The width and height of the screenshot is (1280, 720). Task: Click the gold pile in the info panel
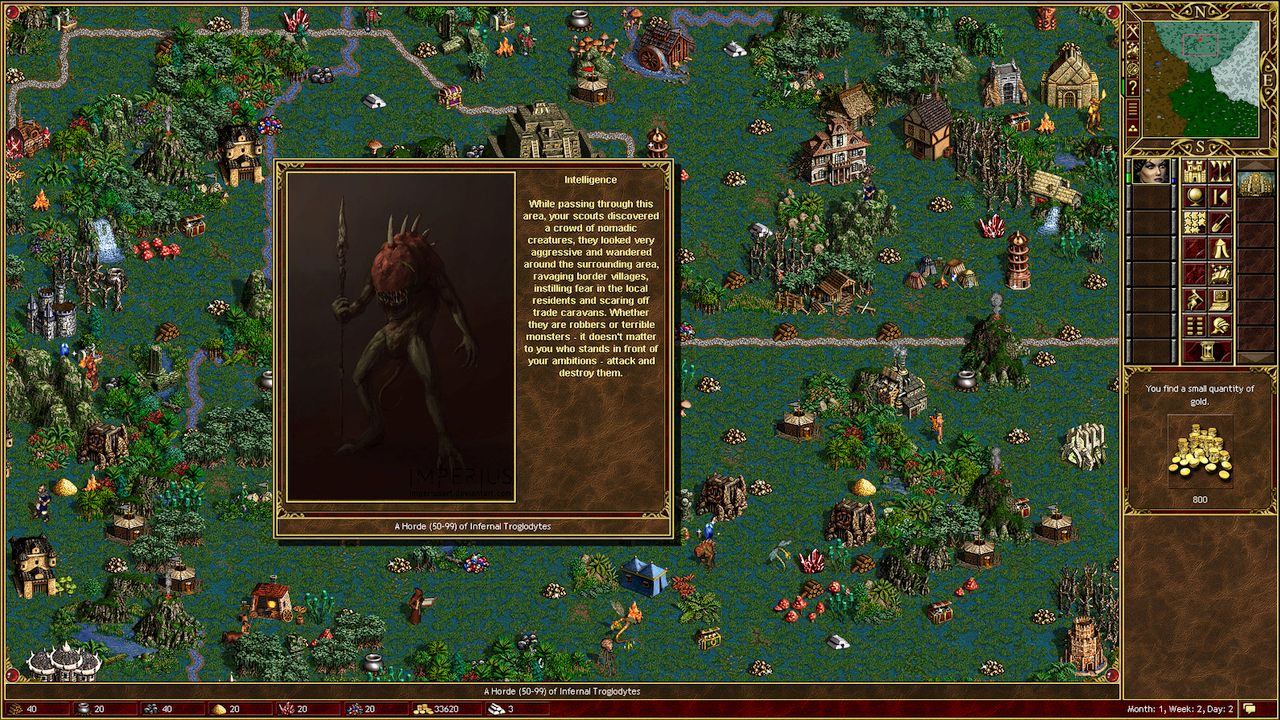click(x=1200, y=452)
